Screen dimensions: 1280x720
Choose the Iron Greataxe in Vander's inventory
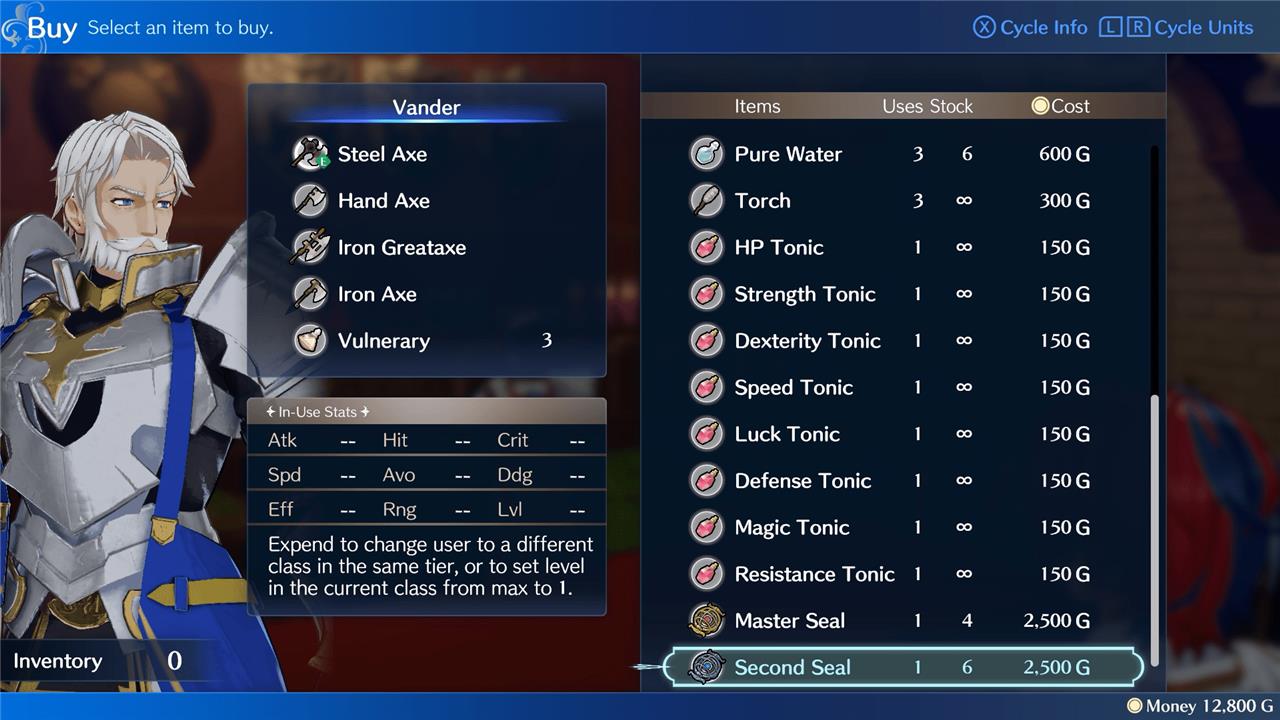[401, 248]
